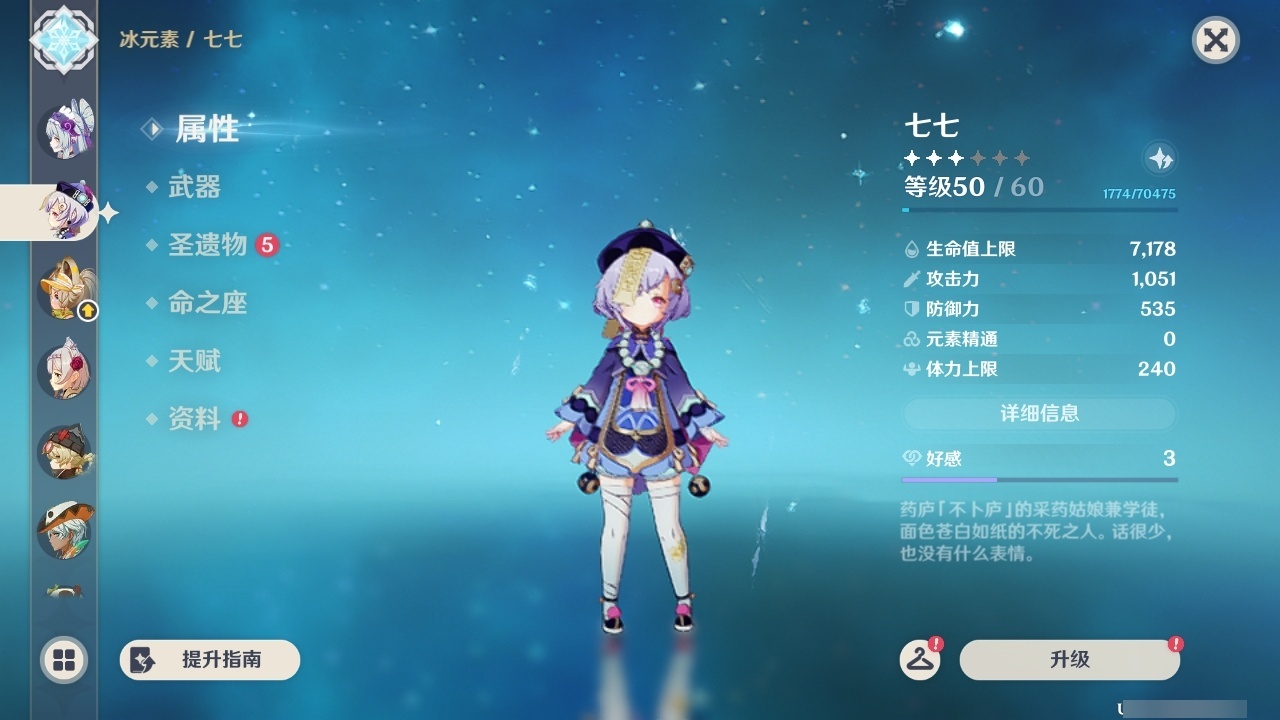Open the four-square party overview icon
The image size is (1280, 720).
pyautogui.click(x=62, y=661)
